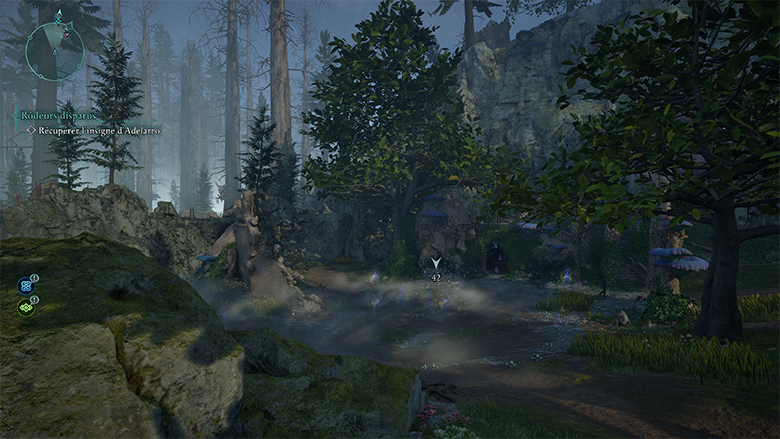This screenshot has height=439, width=780.
Task: Select the Rôdeurs disparus quest title
Action: (x=57, y=116)
